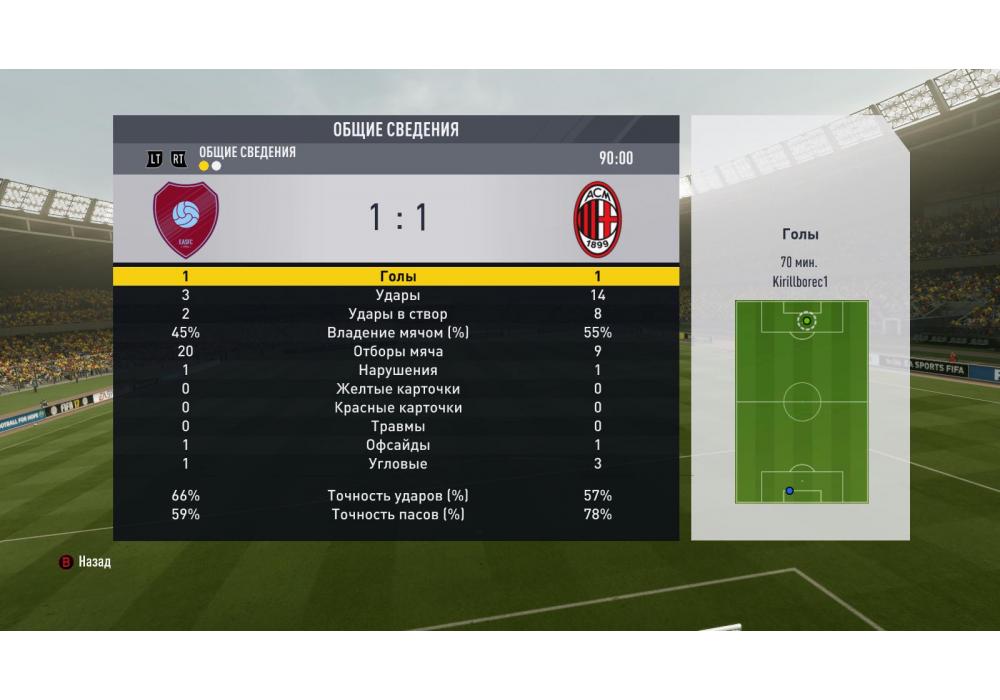Screen dimensions: 1000x700
Task: Switch to the second page dot
Action: [x=216, y=166]
